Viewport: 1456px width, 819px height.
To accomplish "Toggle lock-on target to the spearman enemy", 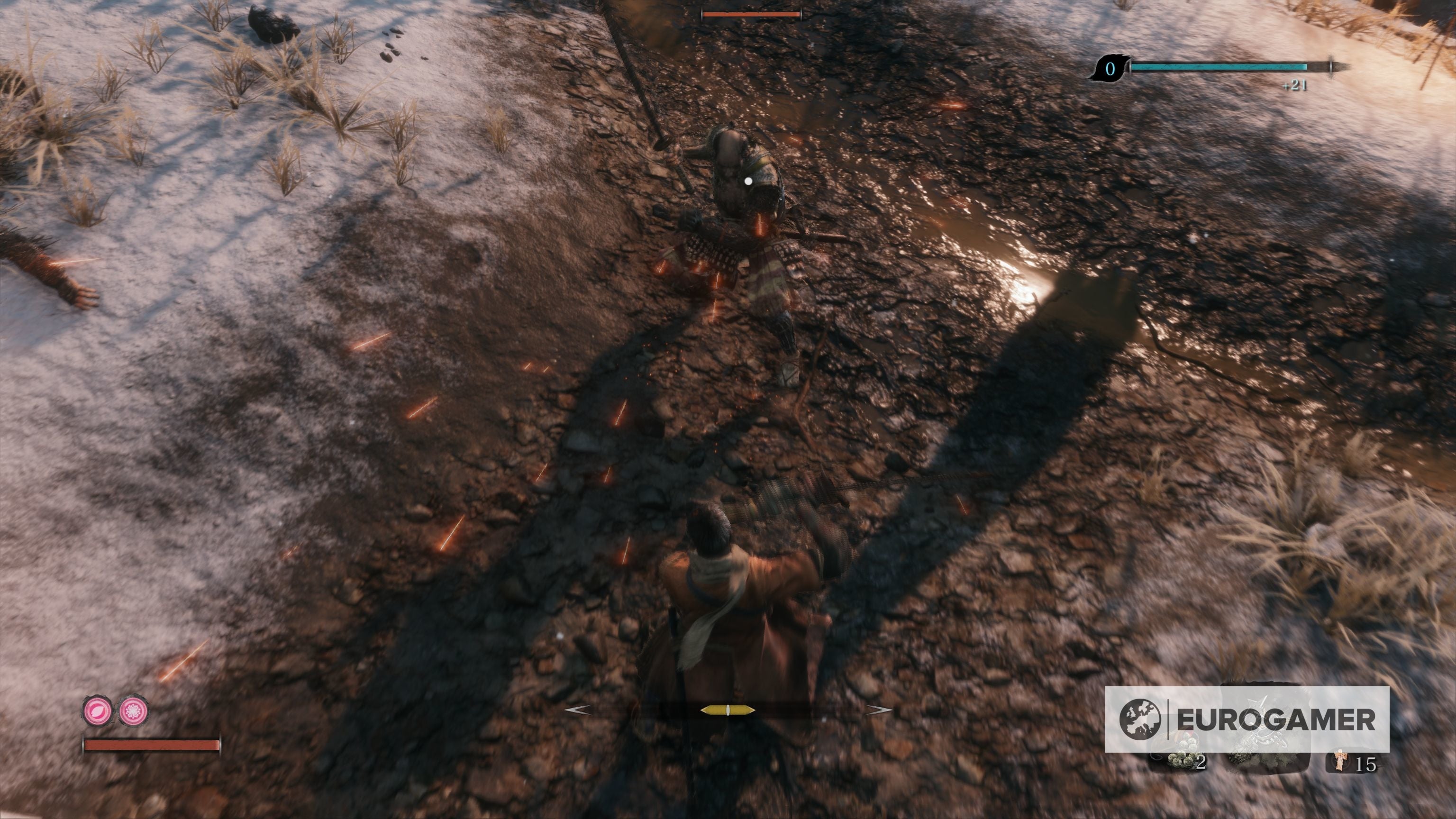I will point(746,187).
